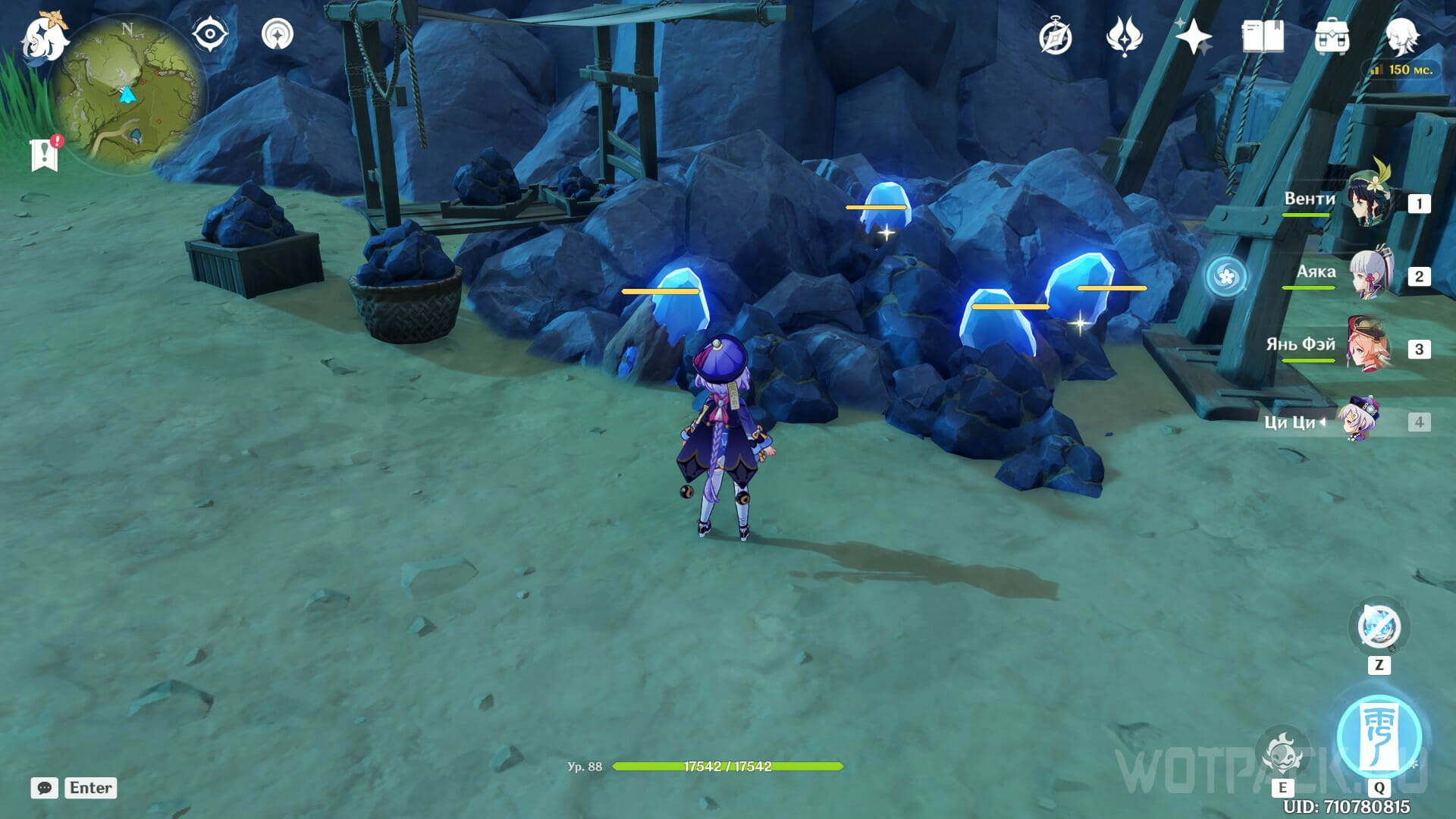
Task: Use the gadget above the Z key
Action: (1379, 628)
